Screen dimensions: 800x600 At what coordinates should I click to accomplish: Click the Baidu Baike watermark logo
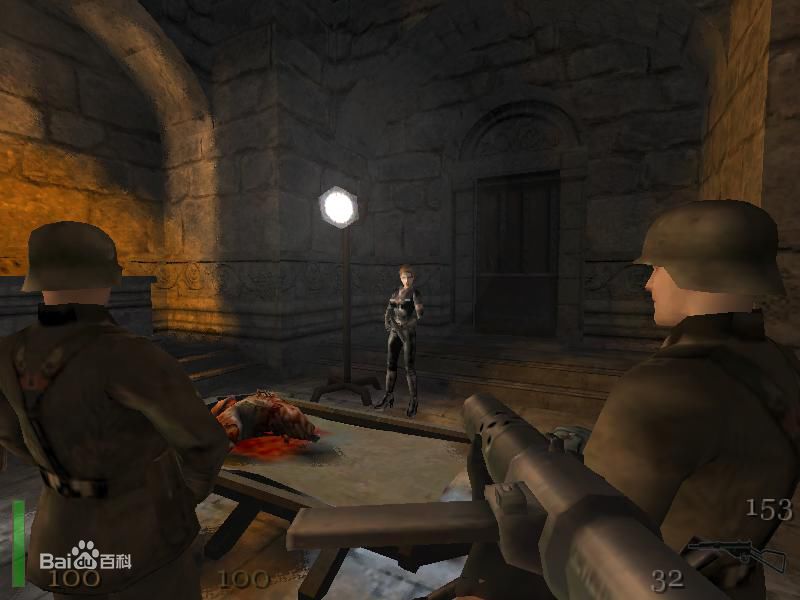(x=84, y=558)
